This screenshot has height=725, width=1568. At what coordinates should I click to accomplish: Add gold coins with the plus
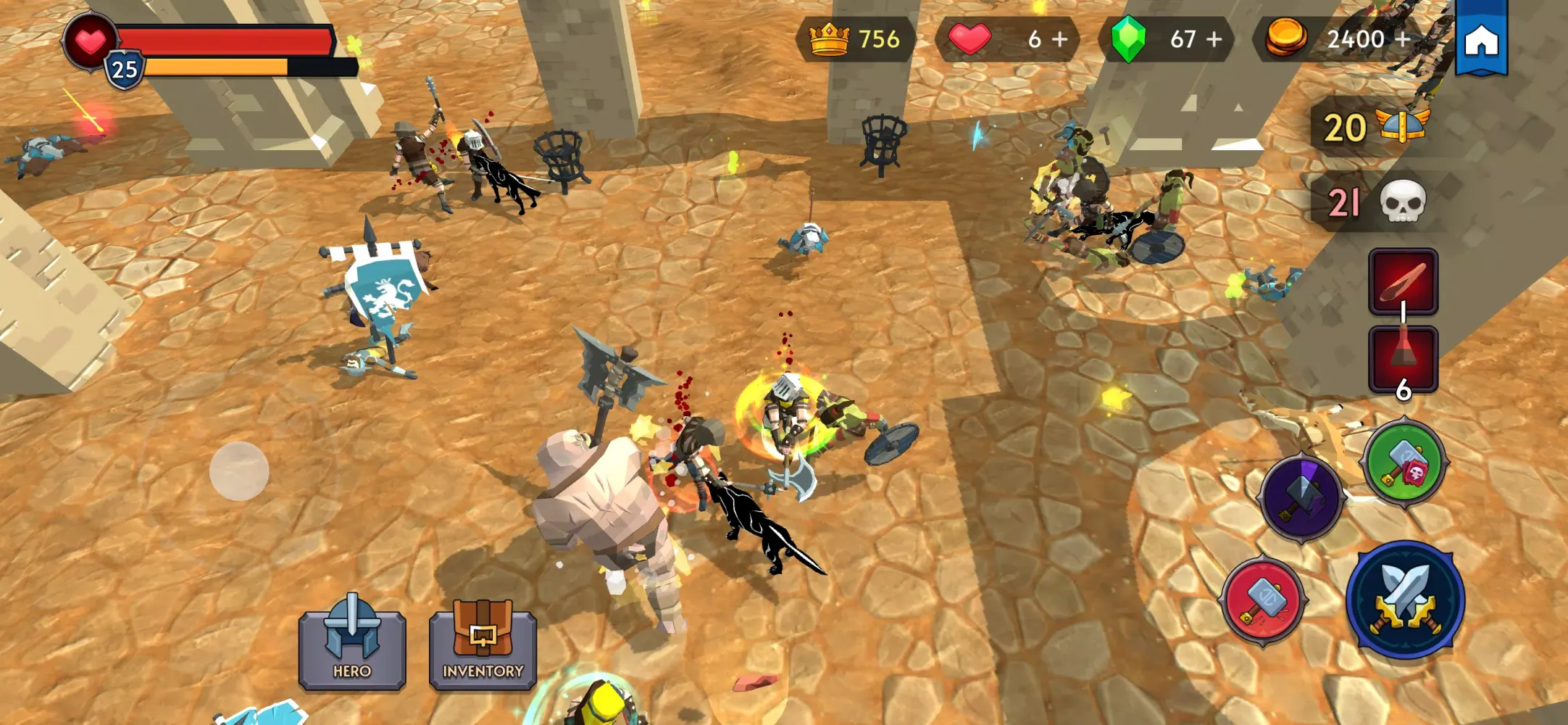pyautogui.click(x=1403, y=39)
